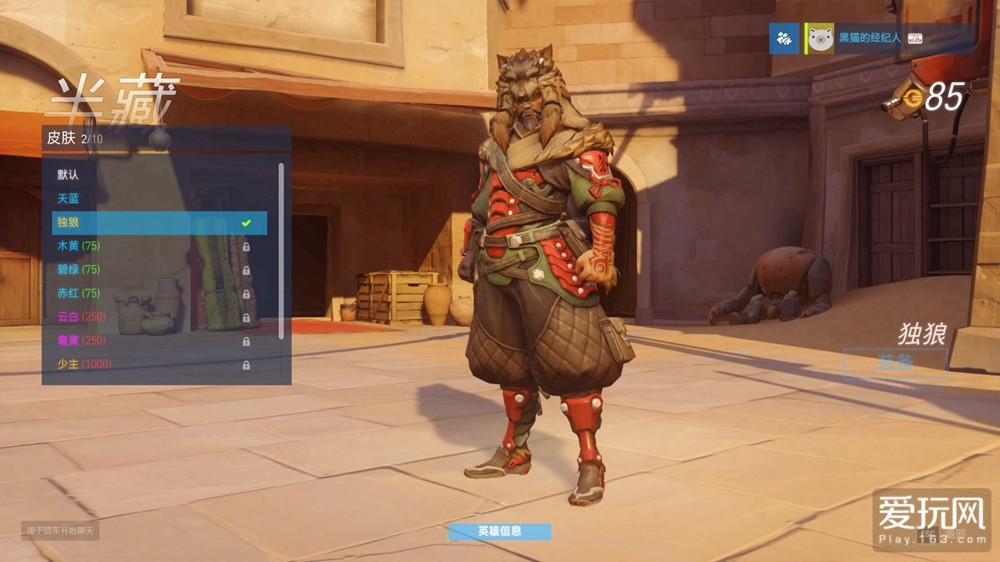Open the 英雄信息 hero info button
This screenshot has width=1000, height=562.
point(499,532)
